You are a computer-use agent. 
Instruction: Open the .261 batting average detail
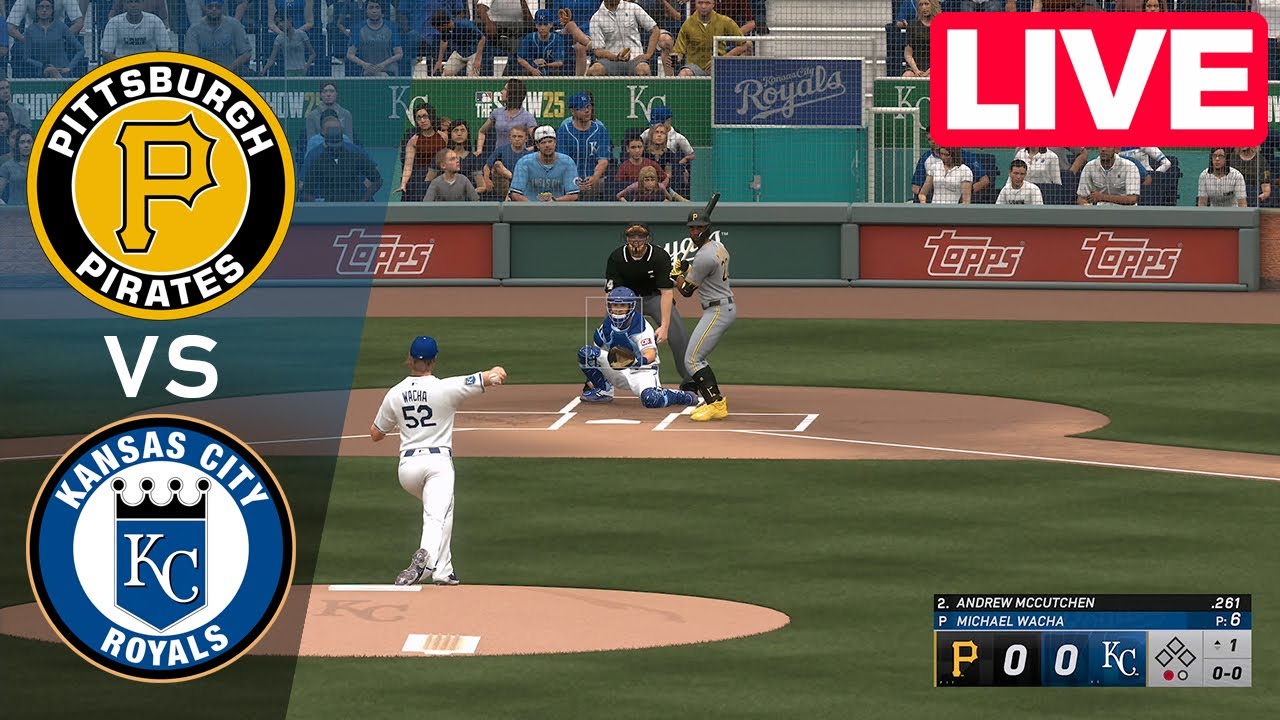(x=1224, y=603)
